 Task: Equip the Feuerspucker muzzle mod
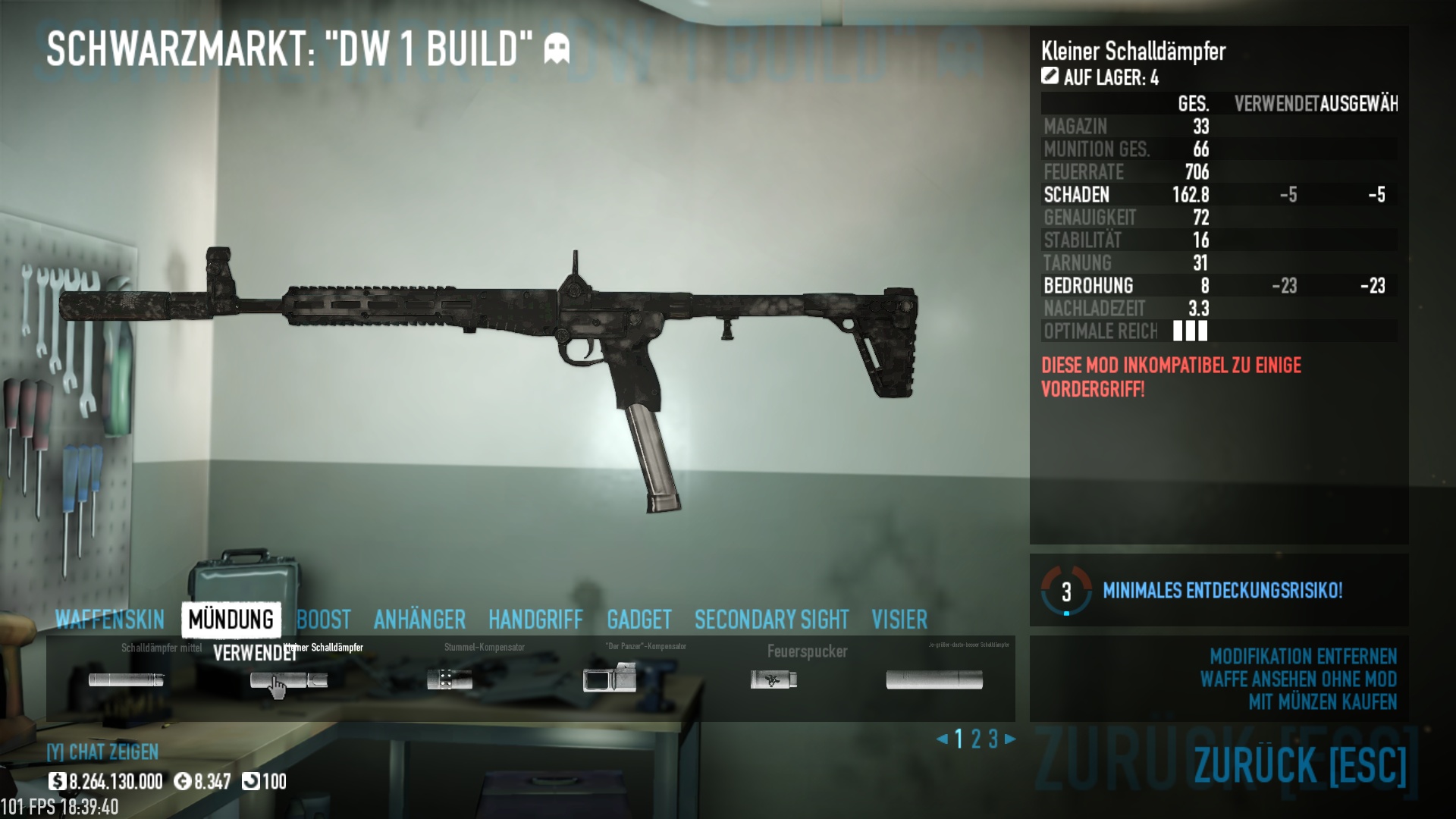click(x=773, y=679)
